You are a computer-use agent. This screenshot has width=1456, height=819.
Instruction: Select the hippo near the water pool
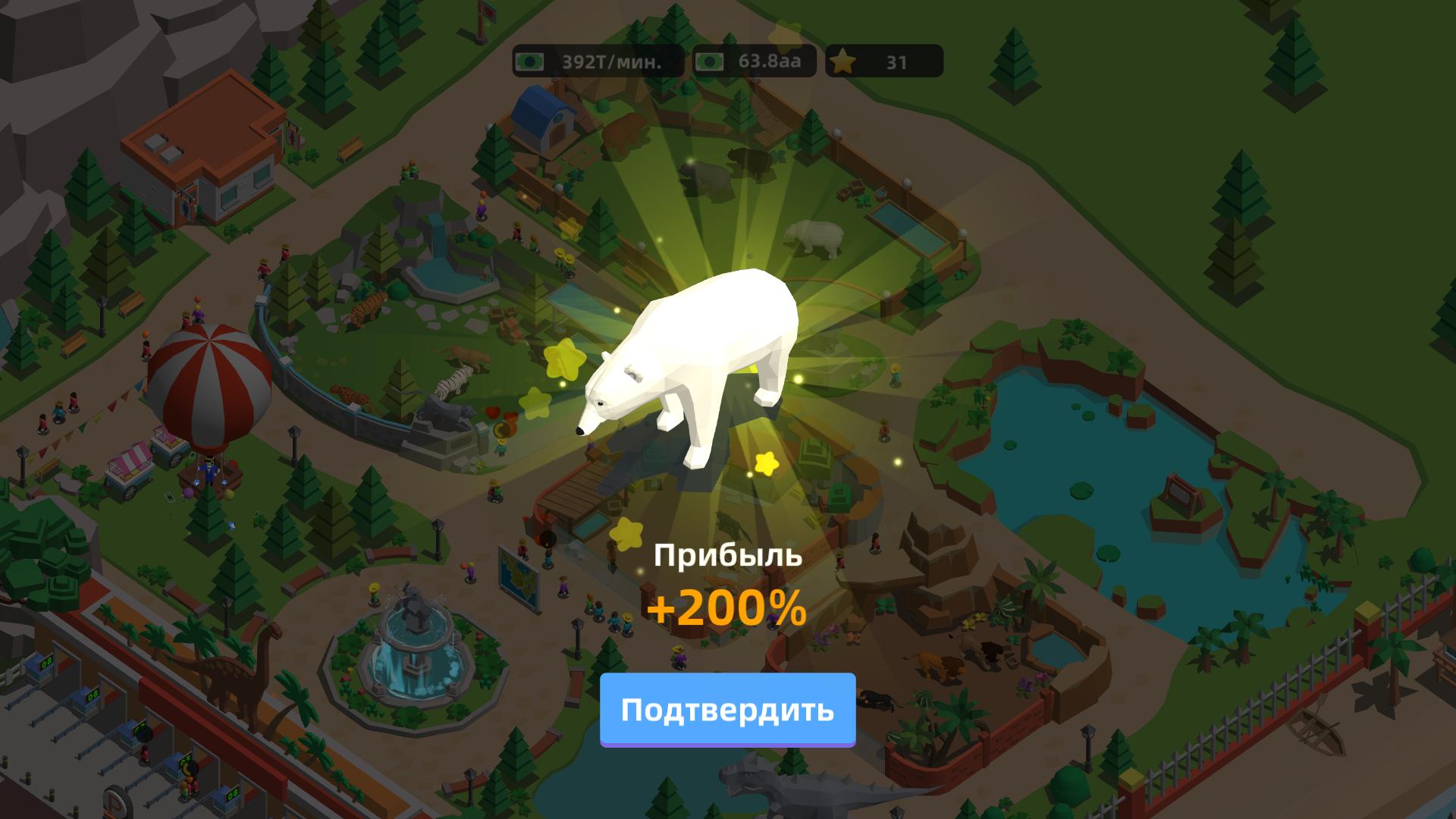(813, 238)
